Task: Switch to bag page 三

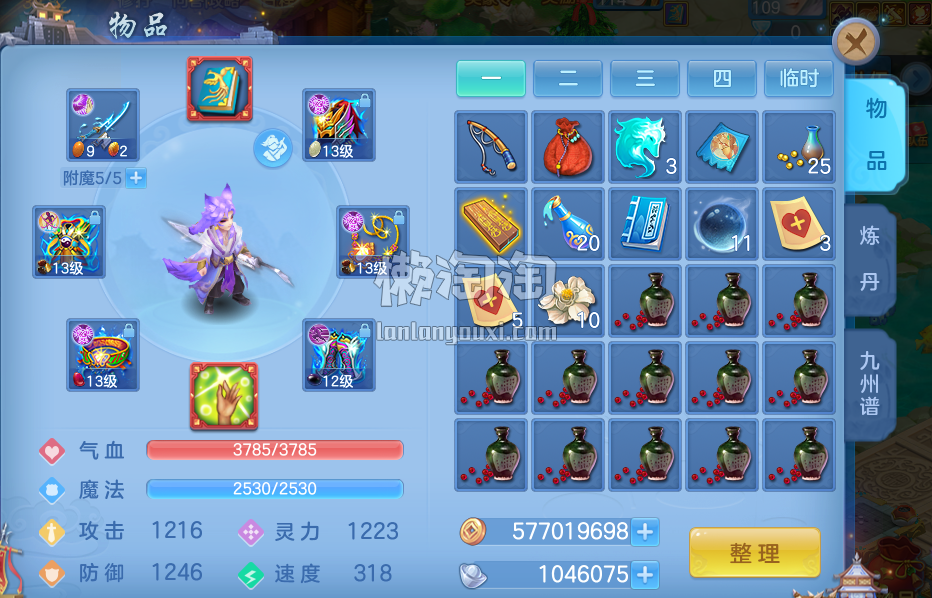Action: [x=645, y=79]
